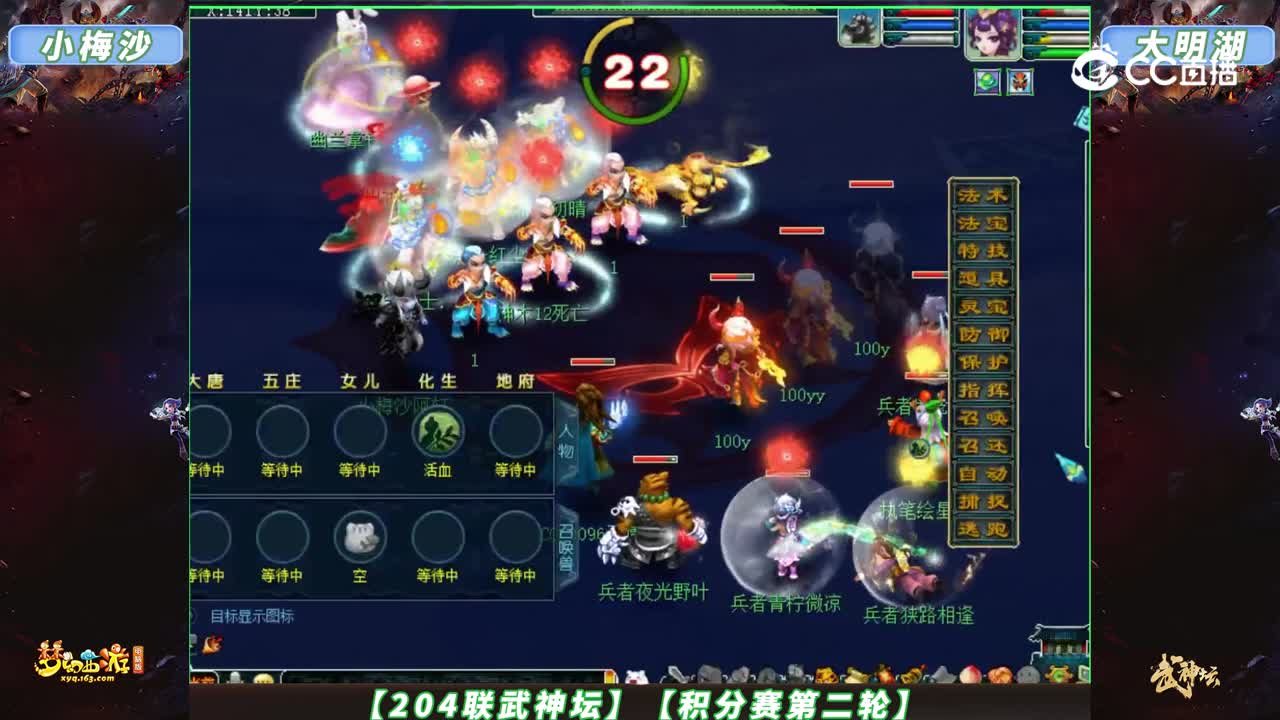Click the red health bar in the top-right party frame
Screen dimensions: 1280x720
pyautogui.click(x=1050, y=12)
